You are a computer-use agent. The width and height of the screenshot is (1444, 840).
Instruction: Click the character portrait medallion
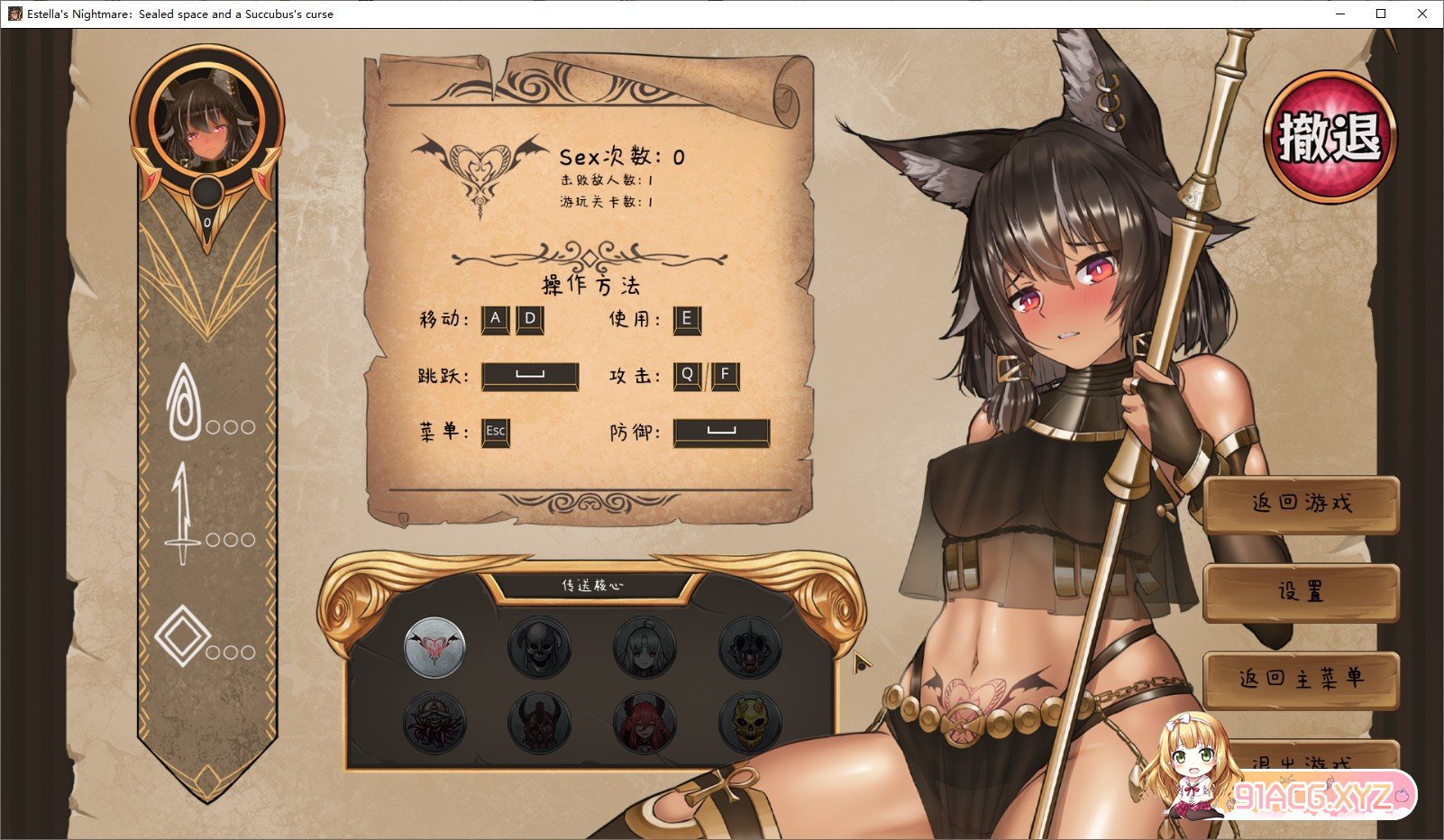pos(207,121)
